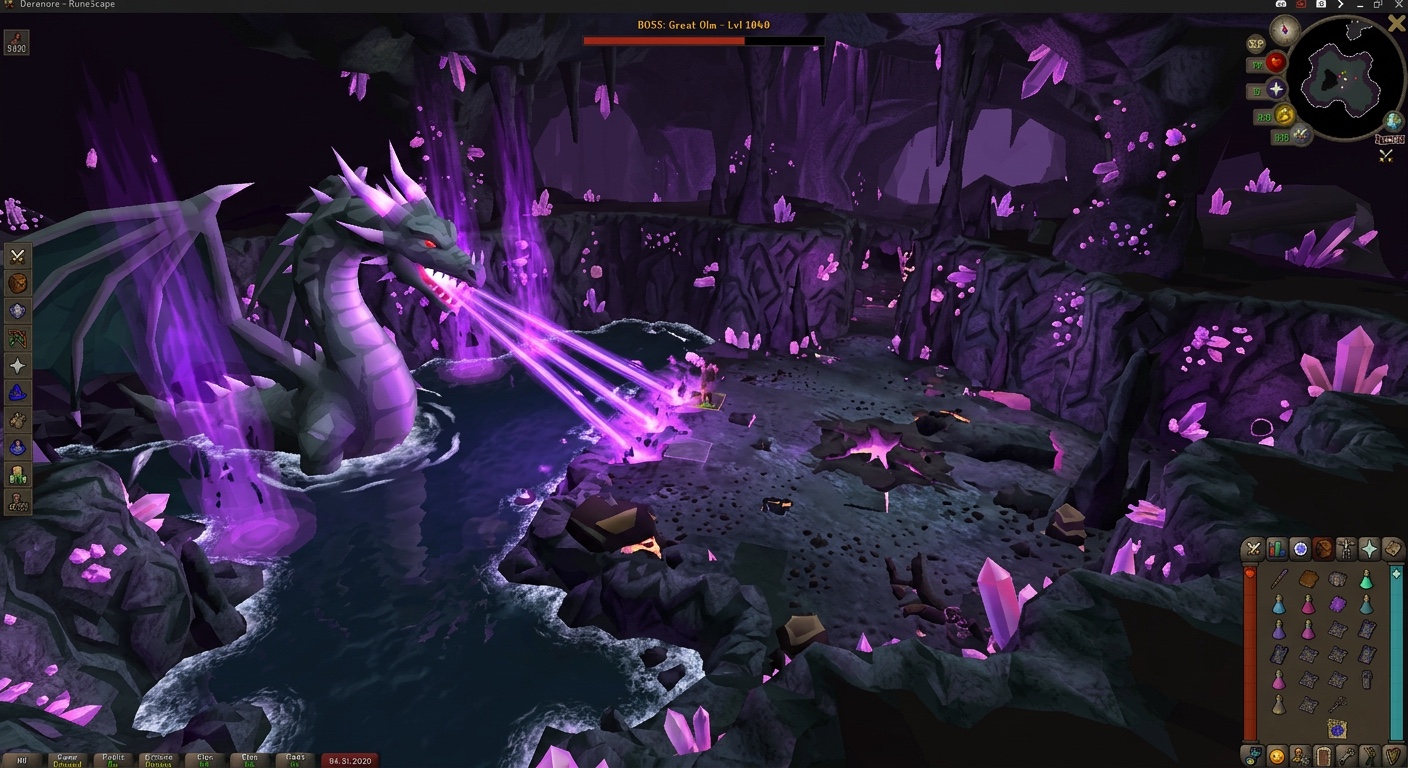Viewport: 1408px width, 768px height.
Task: Switch to the All chat tab
Action: pyautogui.click(x=21, y=761)
